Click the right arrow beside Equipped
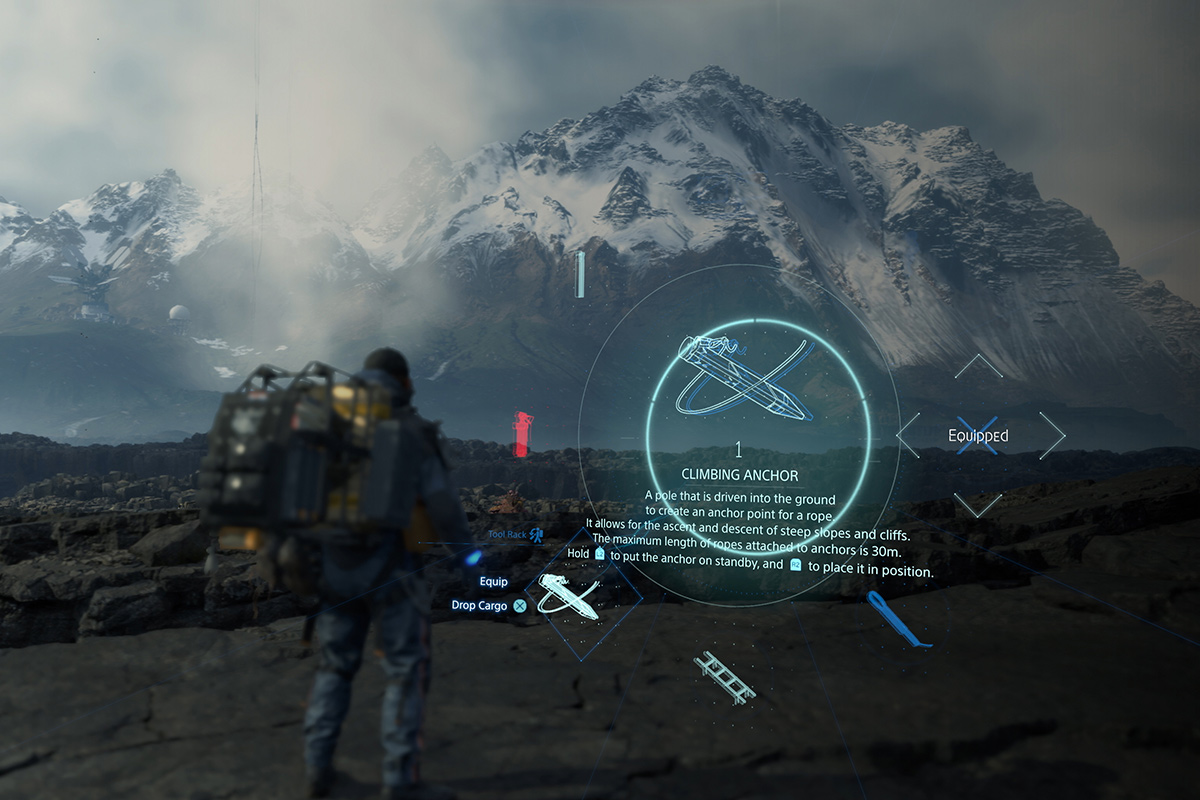The height and width of the screenshot is (800, 1200). pyautogui.click(x=1052, y=435)
